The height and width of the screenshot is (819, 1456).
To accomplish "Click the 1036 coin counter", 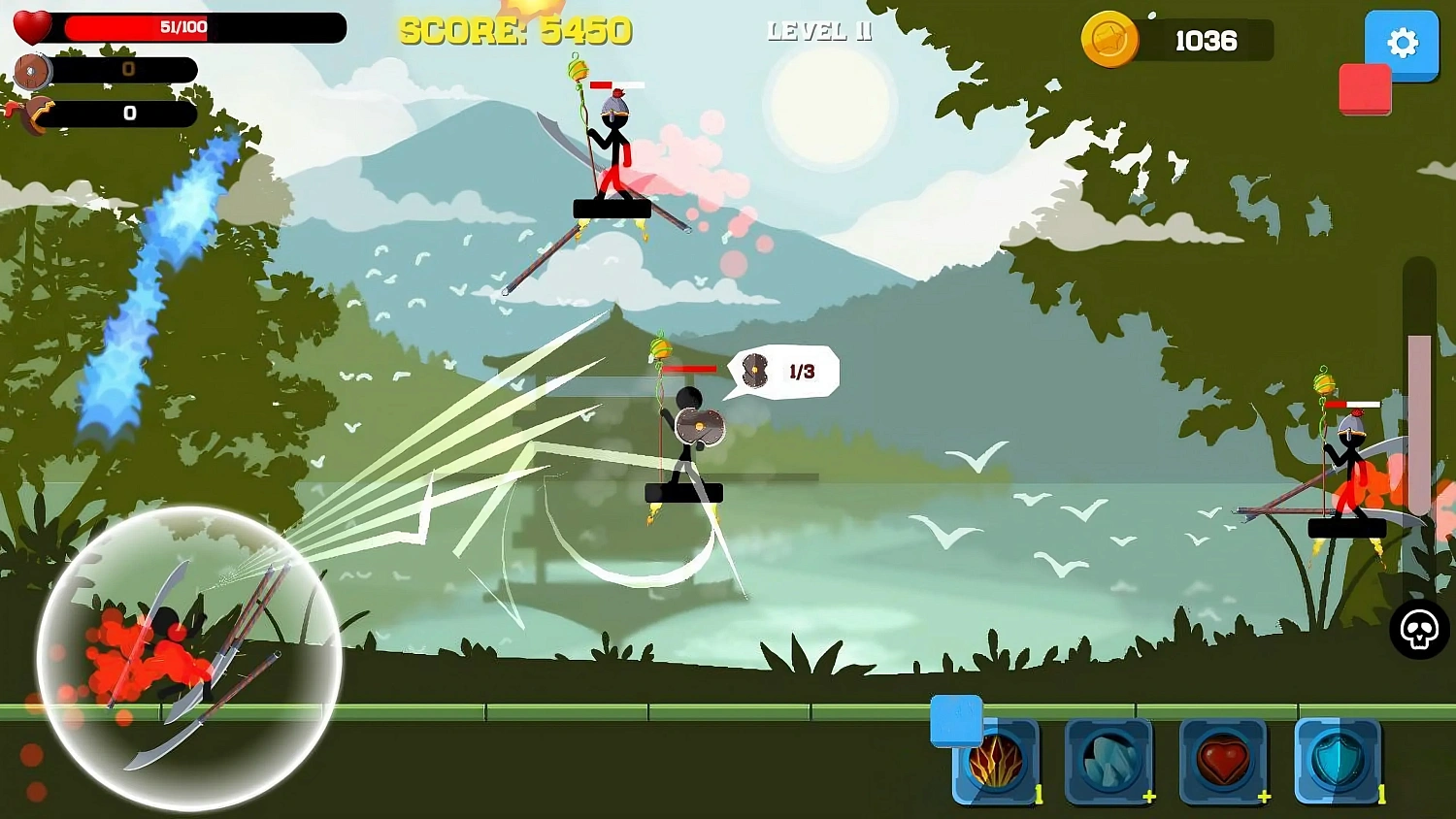I will pyautogui.click(x=1206, y=41).
